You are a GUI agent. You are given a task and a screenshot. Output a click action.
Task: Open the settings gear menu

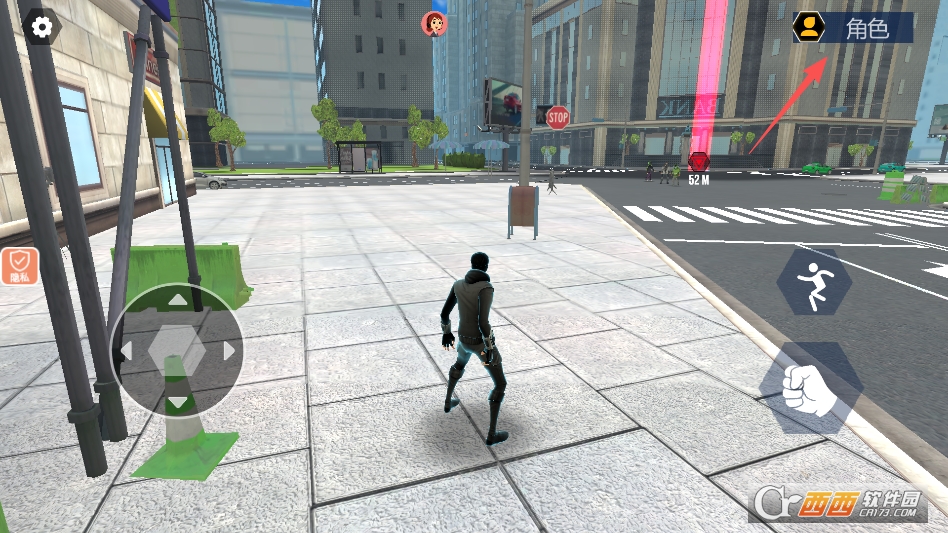[42, 27]
